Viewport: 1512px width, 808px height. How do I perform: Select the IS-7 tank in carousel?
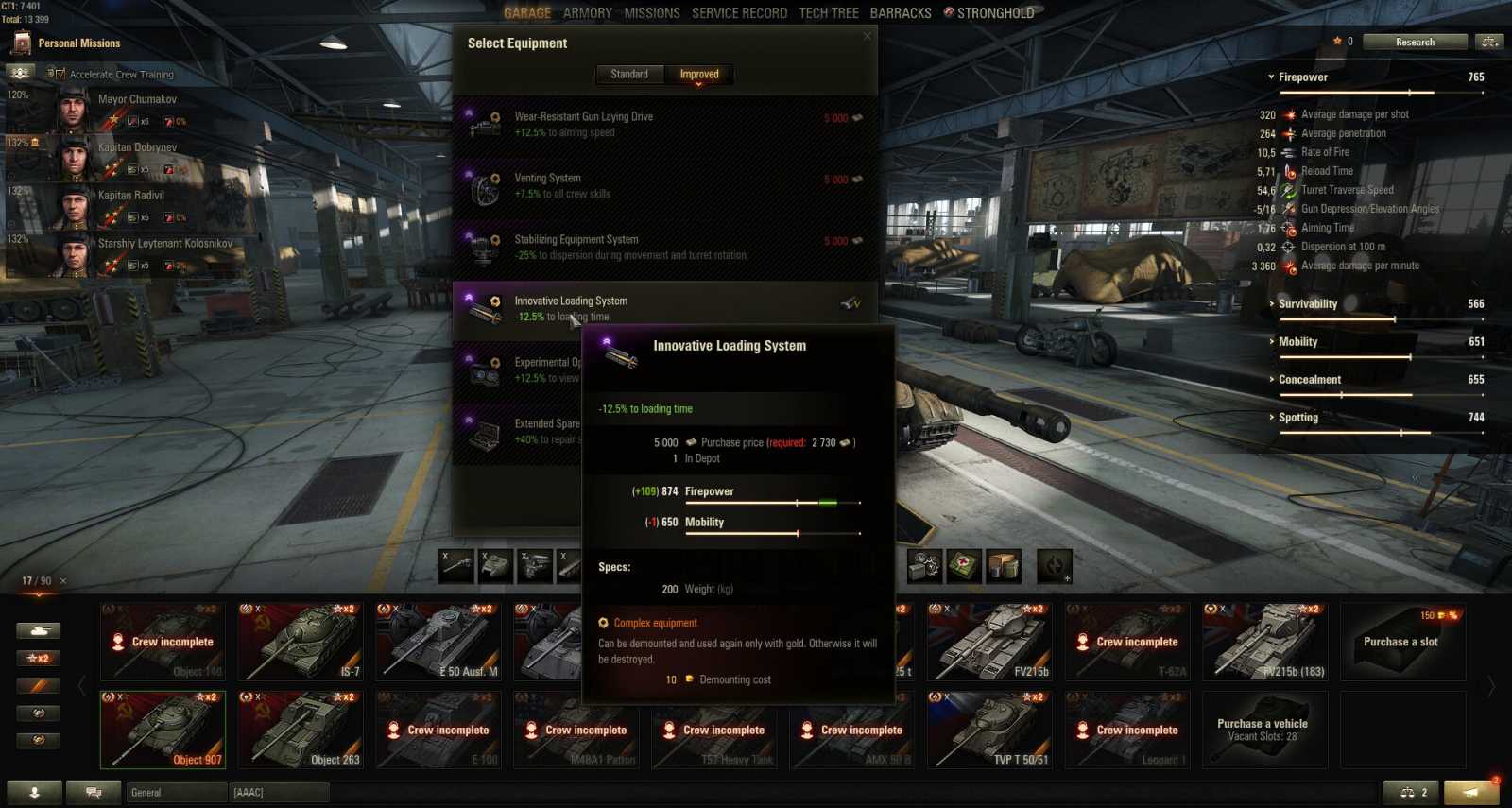point(301,643)
